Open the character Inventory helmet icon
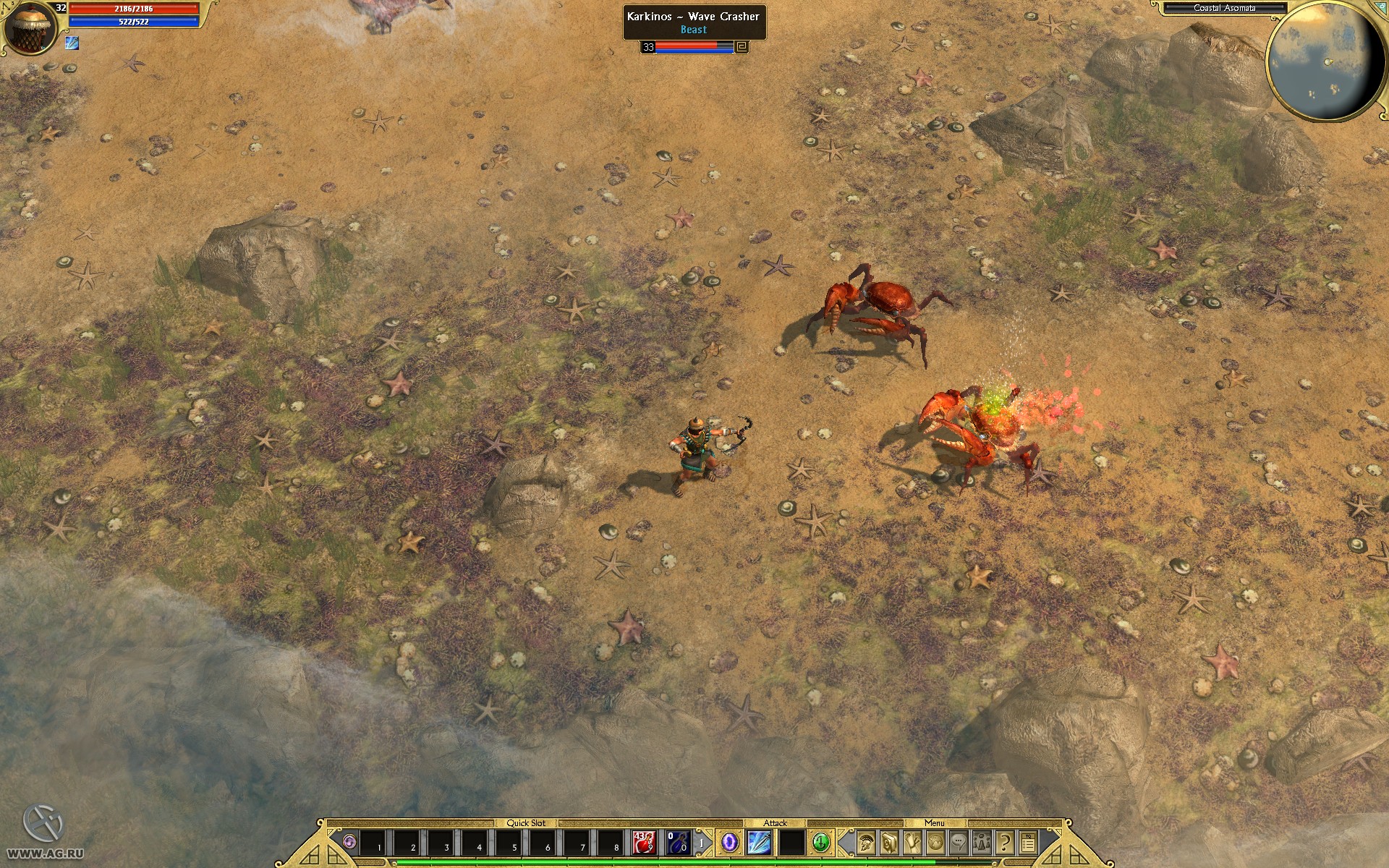This screenshot has width=1389, height=868. (x=867, y=843)
